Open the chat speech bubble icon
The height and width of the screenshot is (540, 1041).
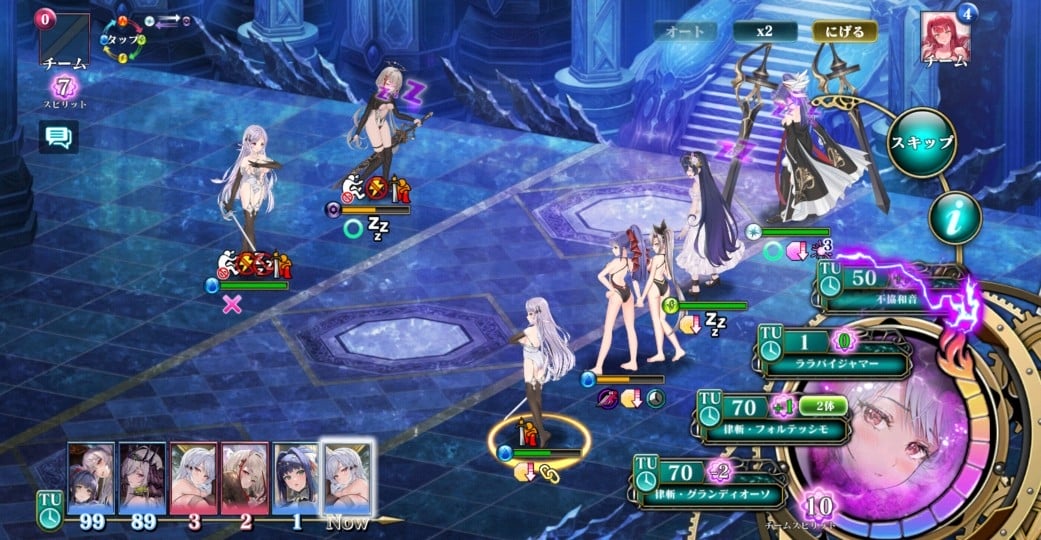[58, 137]
